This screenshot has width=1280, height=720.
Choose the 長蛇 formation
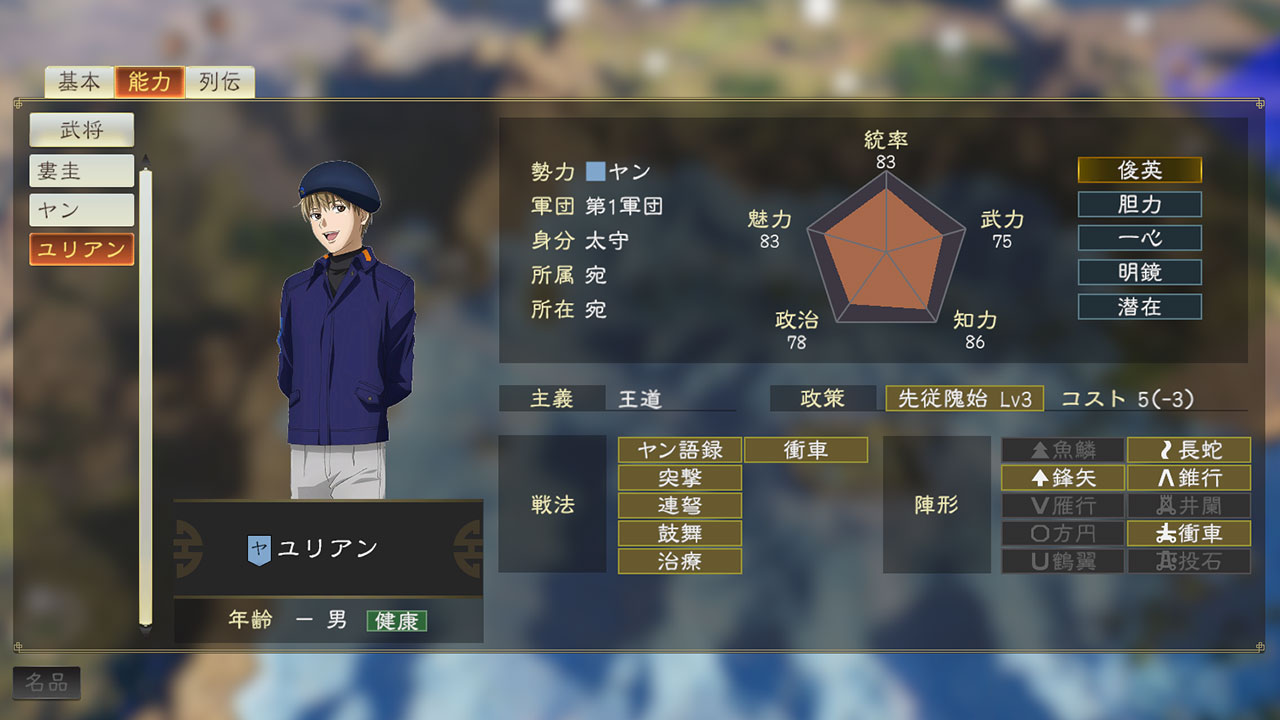(x=1188, y=450)
